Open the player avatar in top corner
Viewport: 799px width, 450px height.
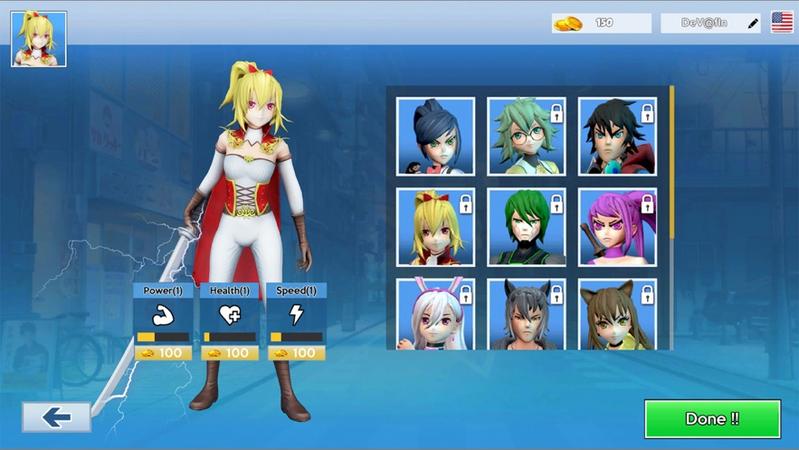coord(39,39)
